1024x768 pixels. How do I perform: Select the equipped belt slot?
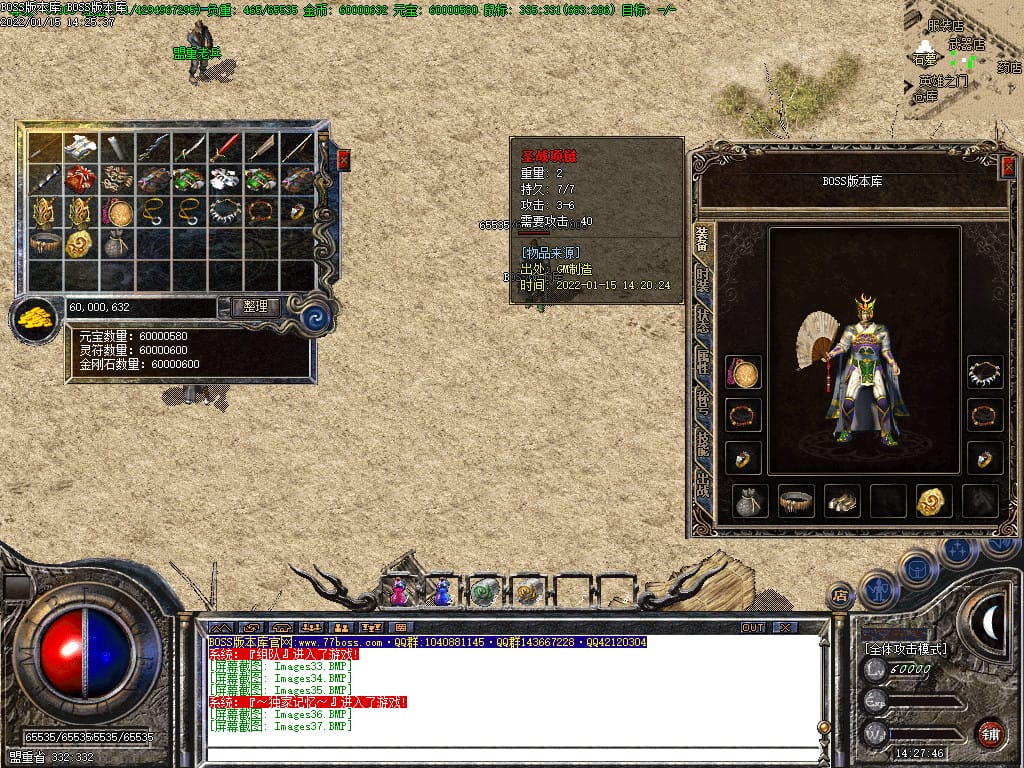coord(796,501)
